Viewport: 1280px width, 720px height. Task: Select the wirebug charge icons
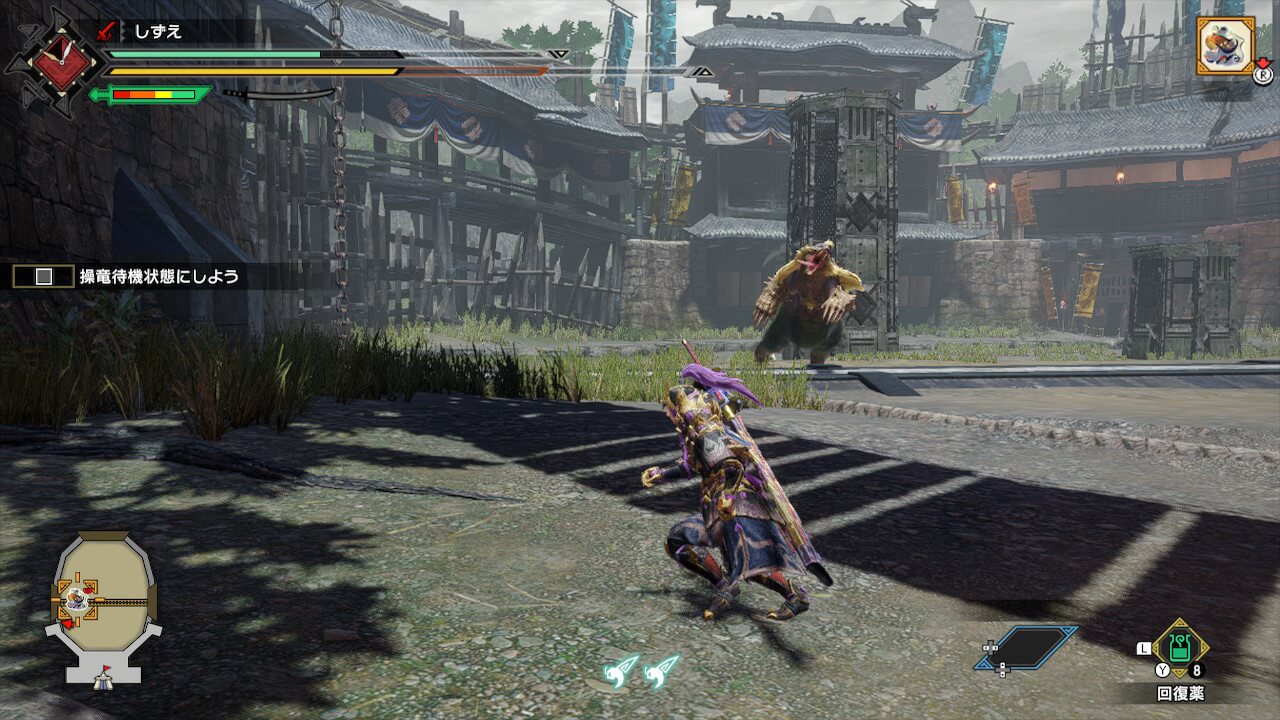pos(641,669)
